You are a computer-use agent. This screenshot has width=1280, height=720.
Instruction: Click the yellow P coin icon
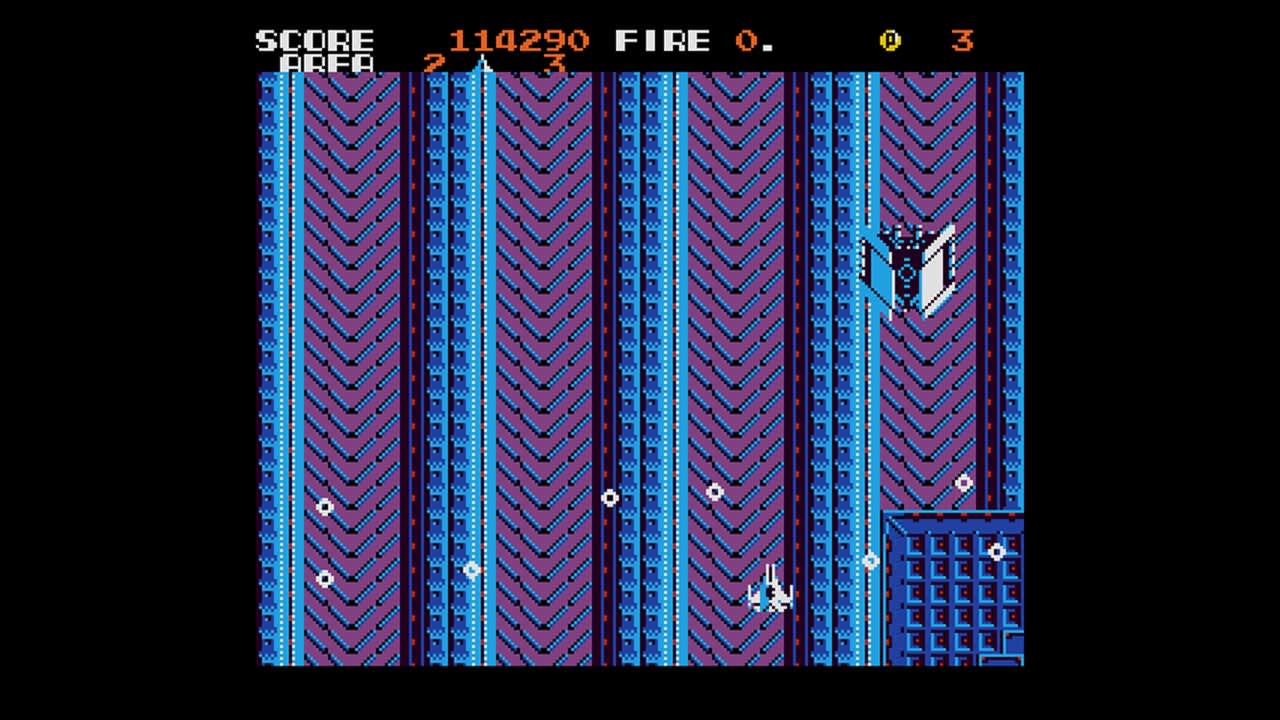click(x=890, y=40)
